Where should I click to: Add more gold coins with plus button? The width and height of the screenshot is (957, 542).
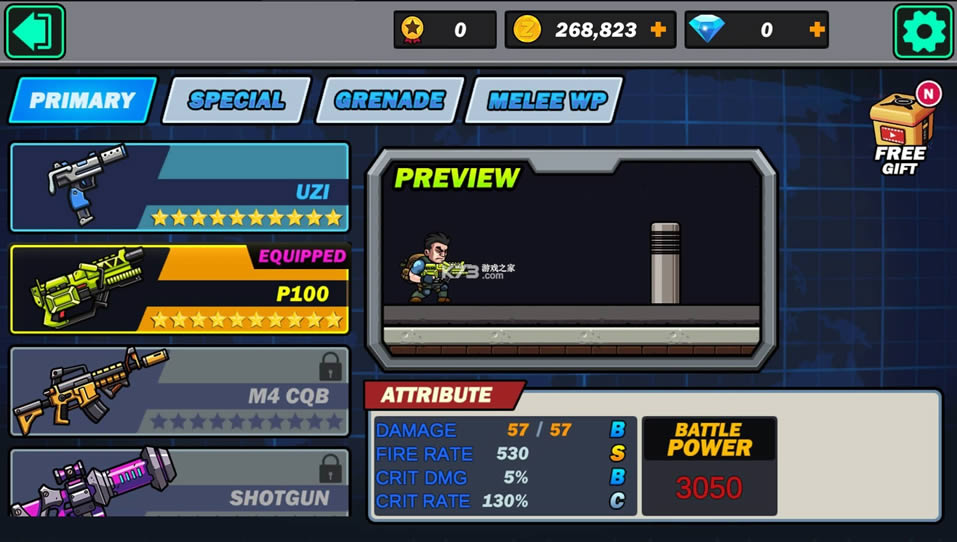[658, 30]
